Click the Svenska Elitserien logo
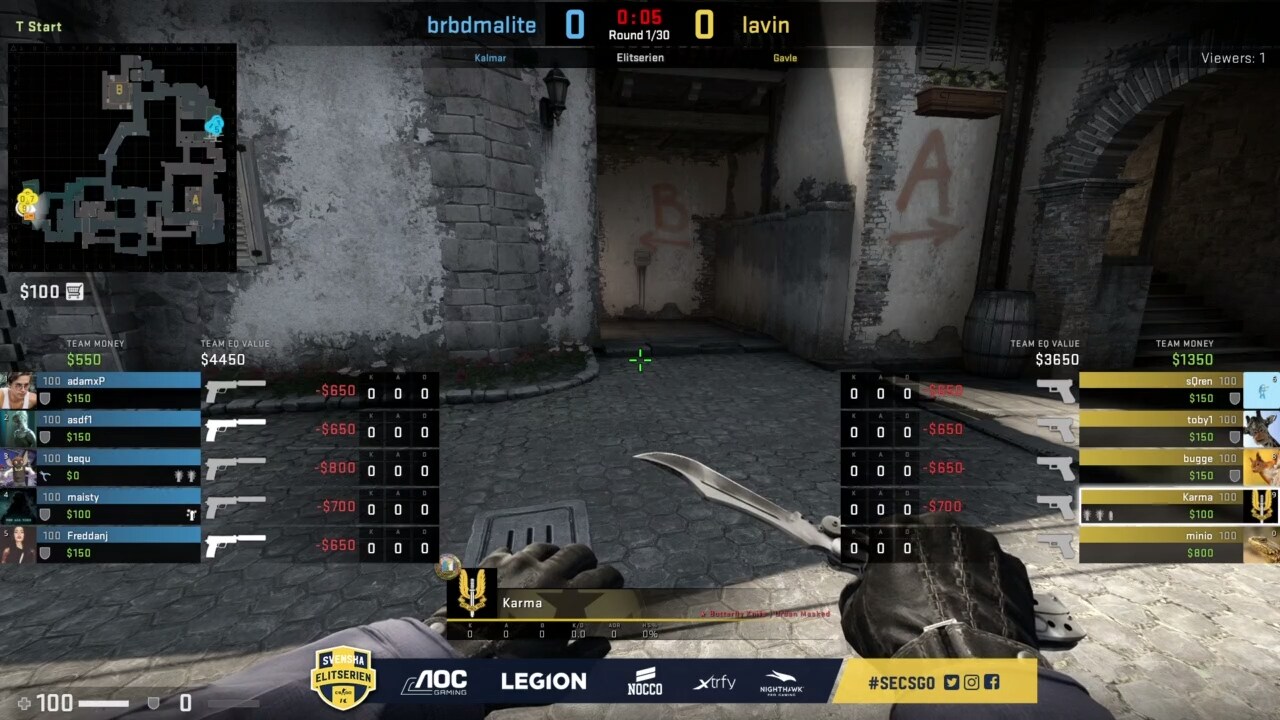 (343, 678)
